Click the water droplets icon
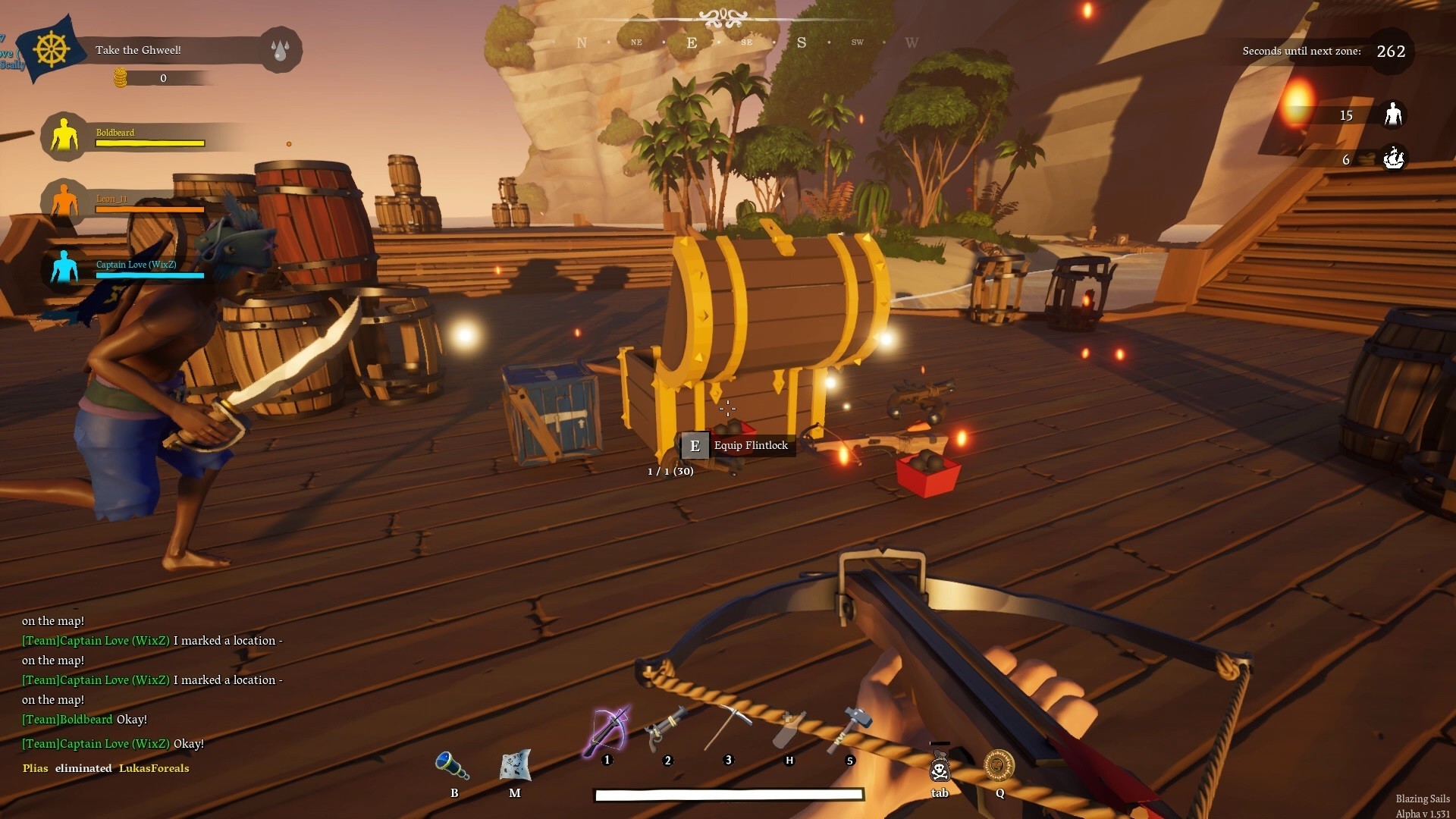Viewport: 1456px width, 819px height. 281,50
